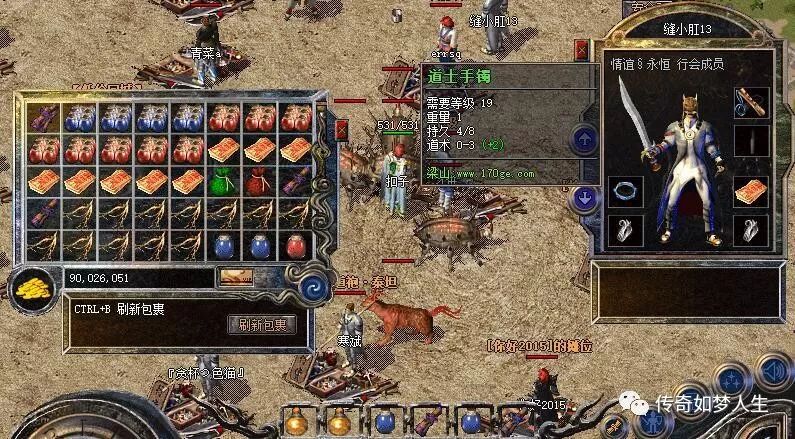Click the down arrow beside equipment panel
Viewport: 795px width, 439px height.
tap(582, 198)
